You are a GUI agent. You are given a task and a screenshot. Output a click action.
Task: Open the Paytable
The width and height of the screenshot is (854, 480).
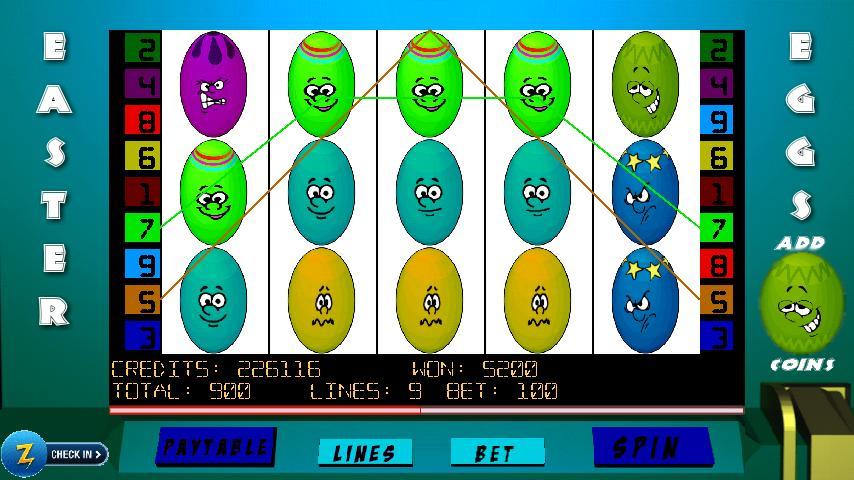[x=215, y=447]
